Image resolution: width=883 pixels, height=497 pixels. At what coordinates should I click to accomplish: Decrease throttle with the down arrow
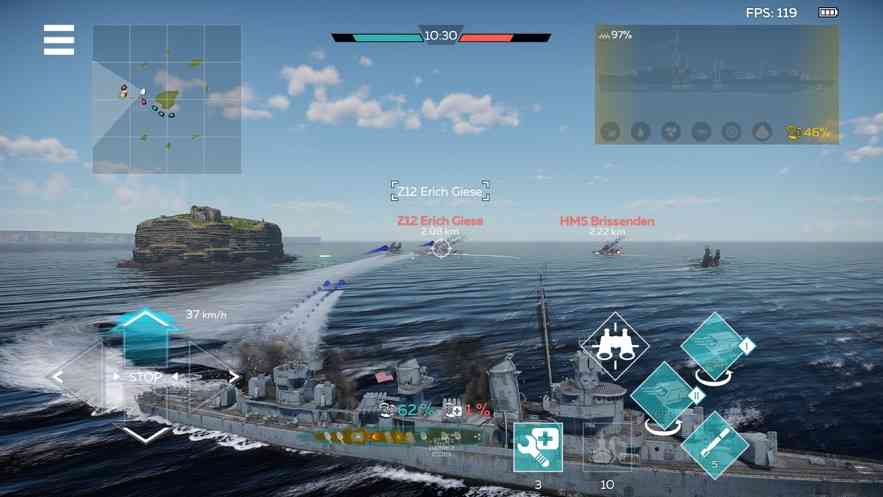146,434
